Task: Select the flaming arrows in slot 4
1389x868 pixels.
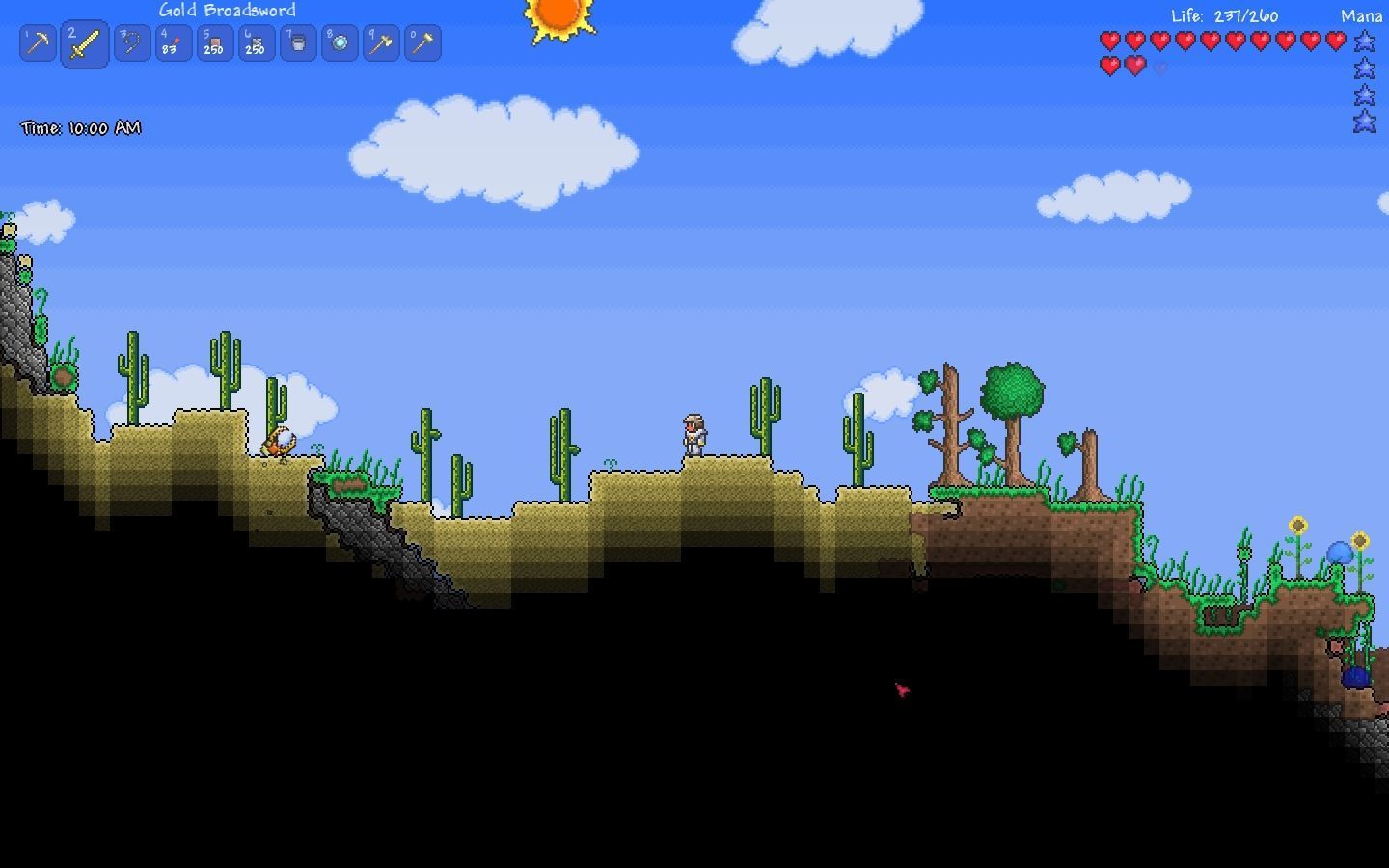Action: pyautogui.click(x=174, y=42)
